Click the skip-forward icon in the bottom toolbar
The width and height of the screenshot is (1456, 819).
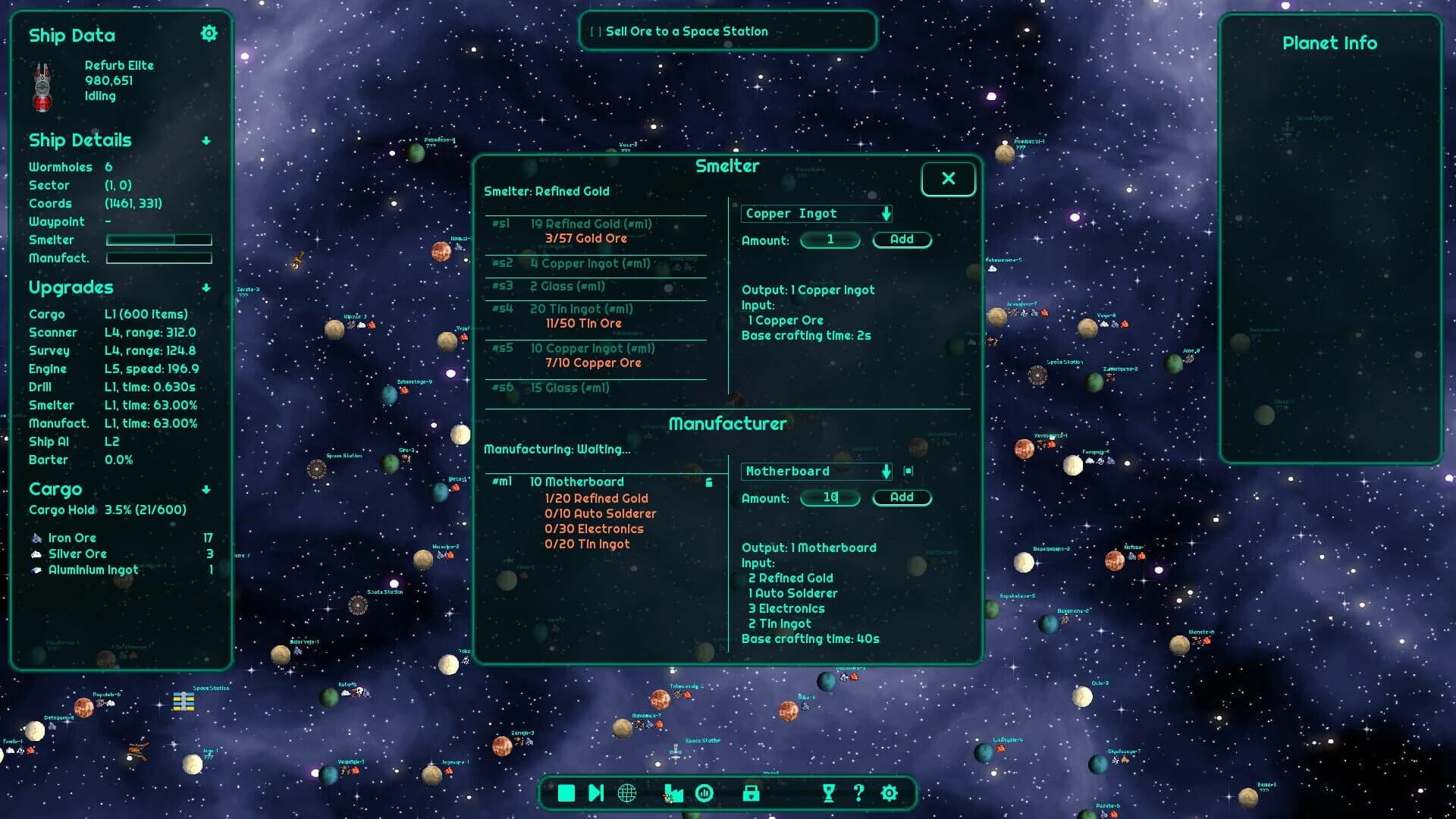tap(595, 793)
